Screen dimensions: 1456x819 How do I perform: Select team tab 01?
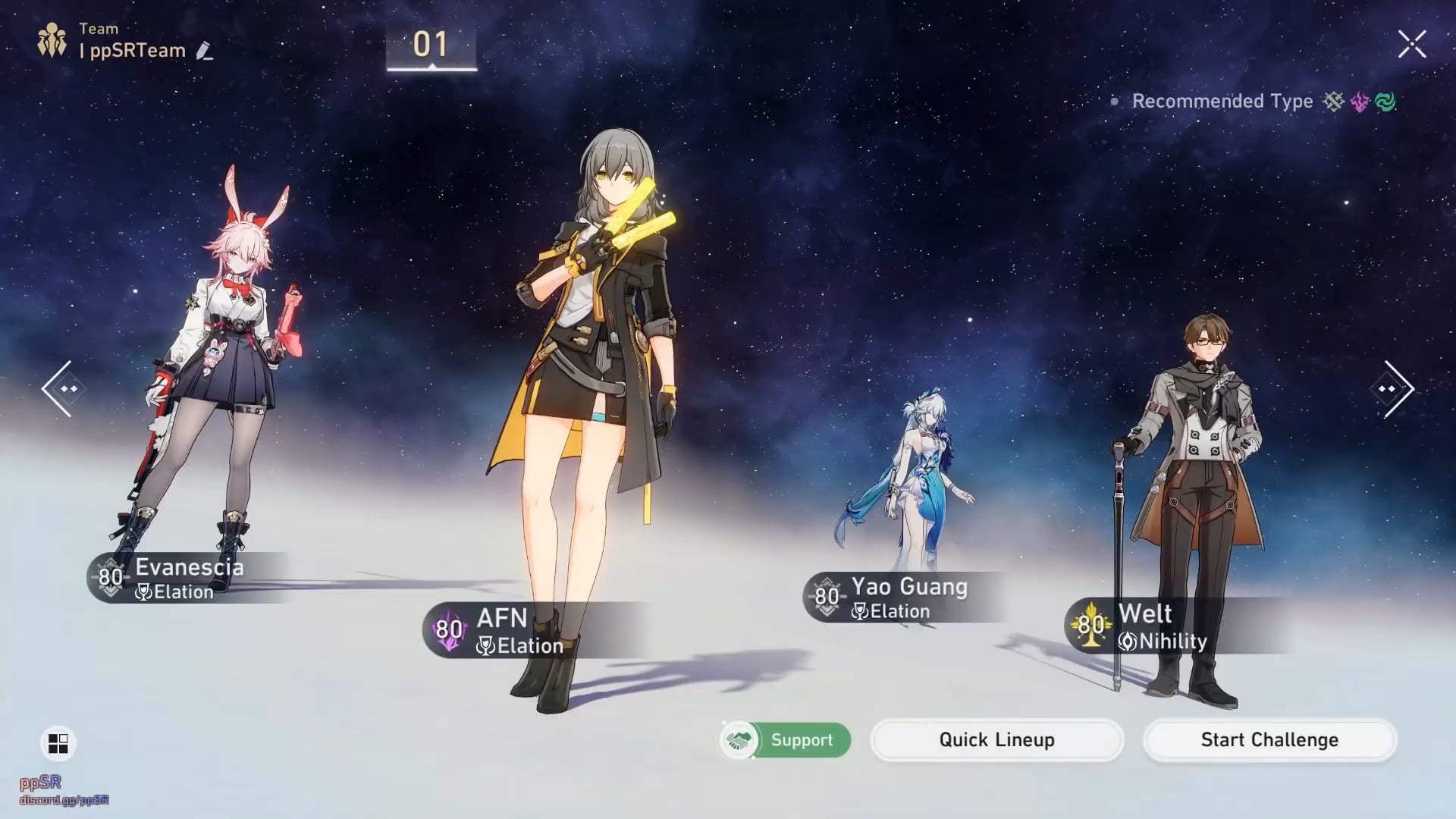click(431, 45)
